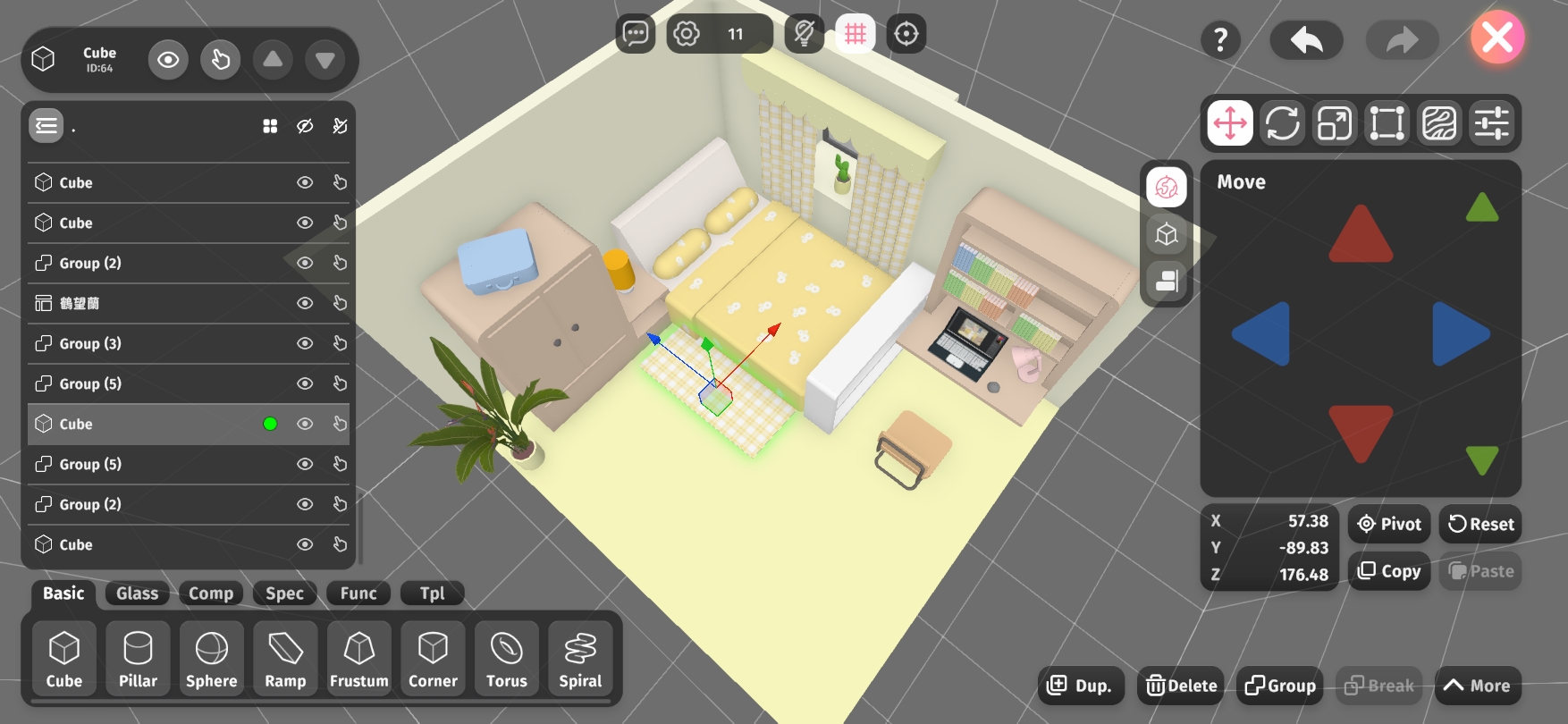
Task: Reset the object's transform
Action: (x=1480, y=524)
